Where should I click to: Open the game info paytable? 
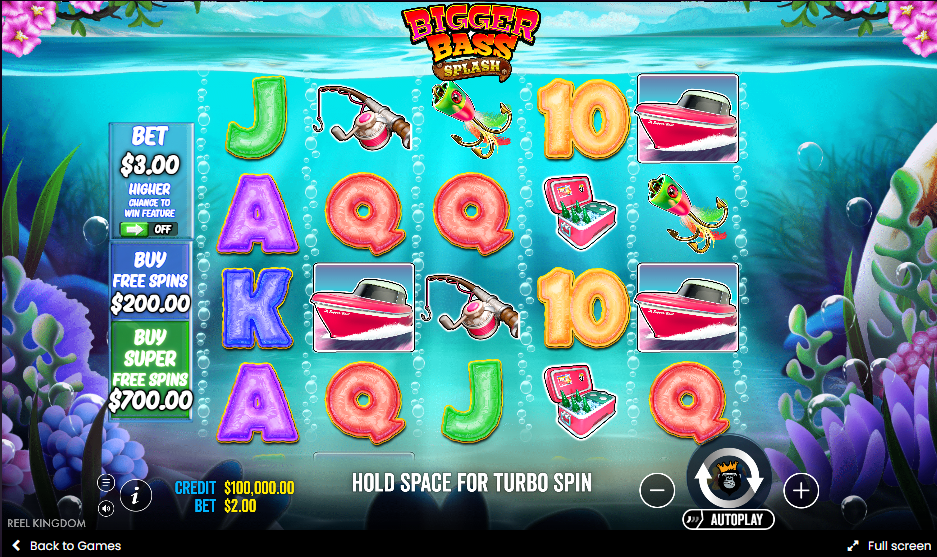(x=136, y=494)
